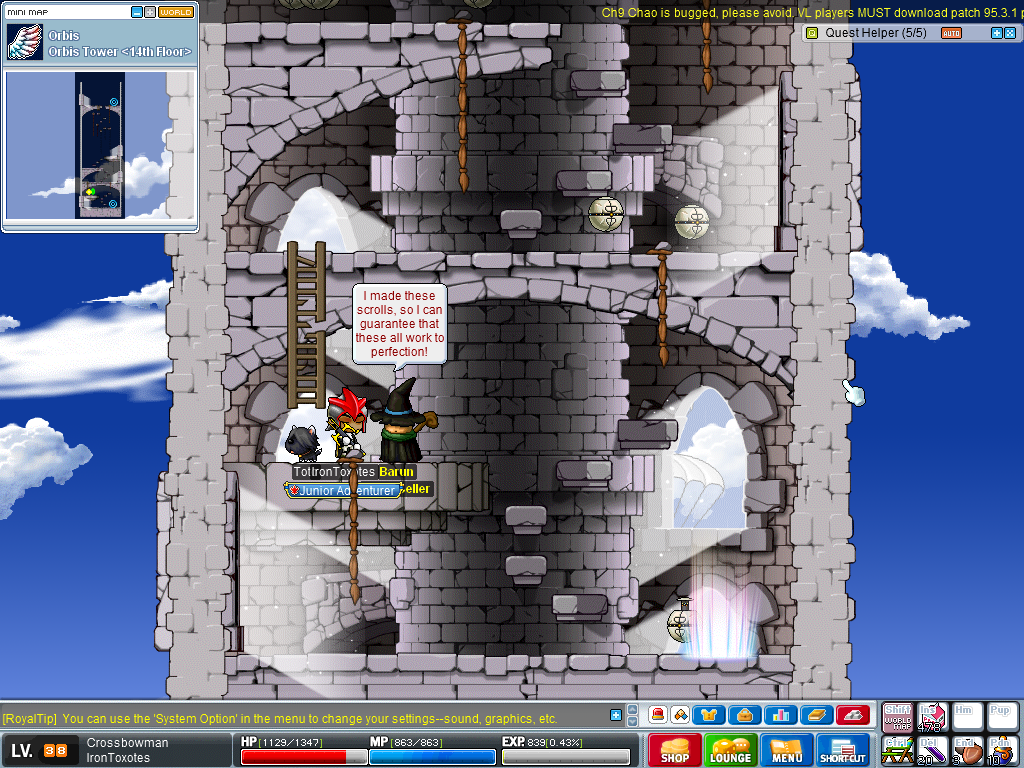Use the pink milk carton Ins quickslot
Viewport: 1024px width, 768px height.
(932, 717)
